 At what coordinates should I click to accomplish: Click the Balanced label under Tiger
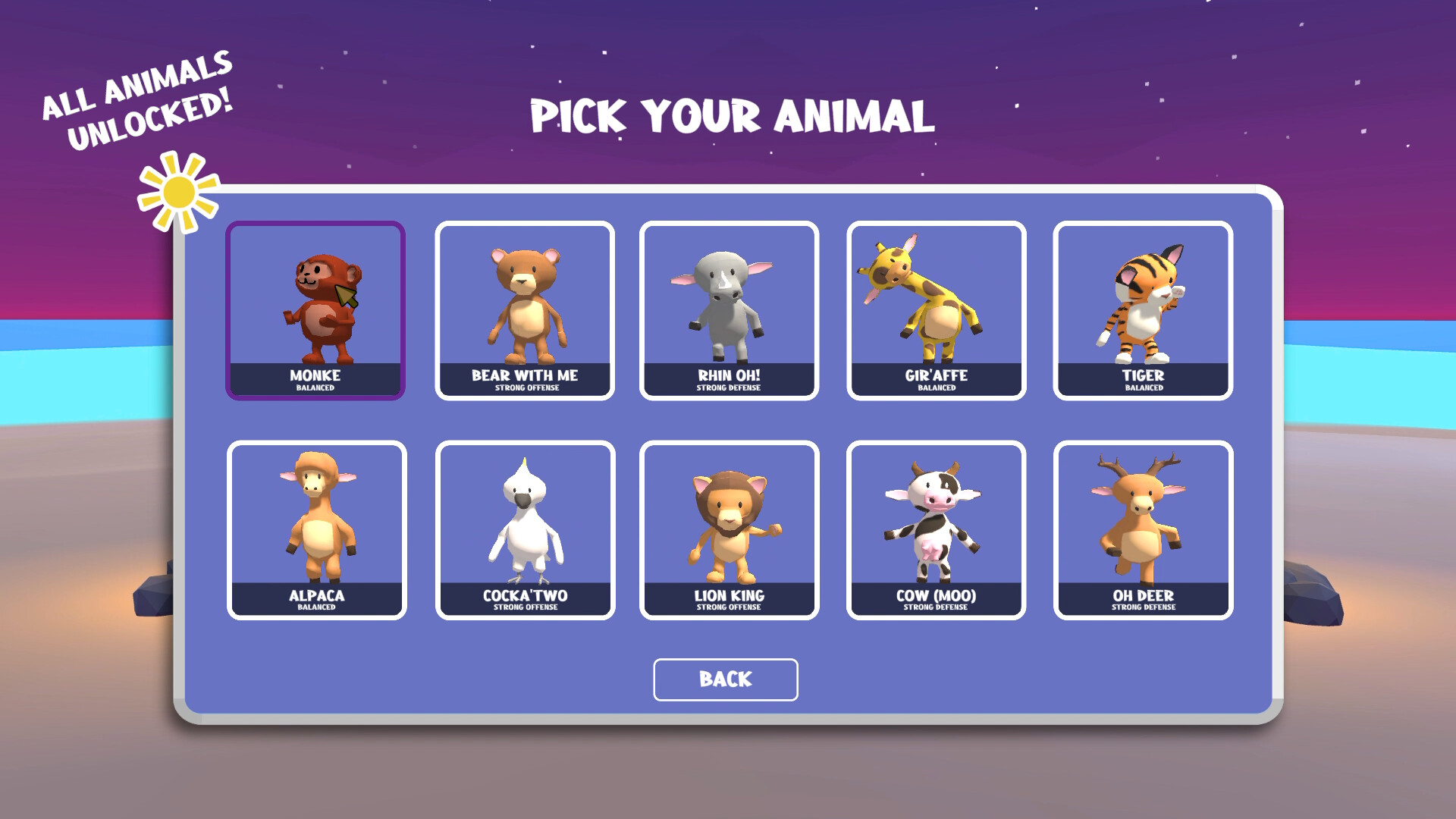(x=1144, y=386)
